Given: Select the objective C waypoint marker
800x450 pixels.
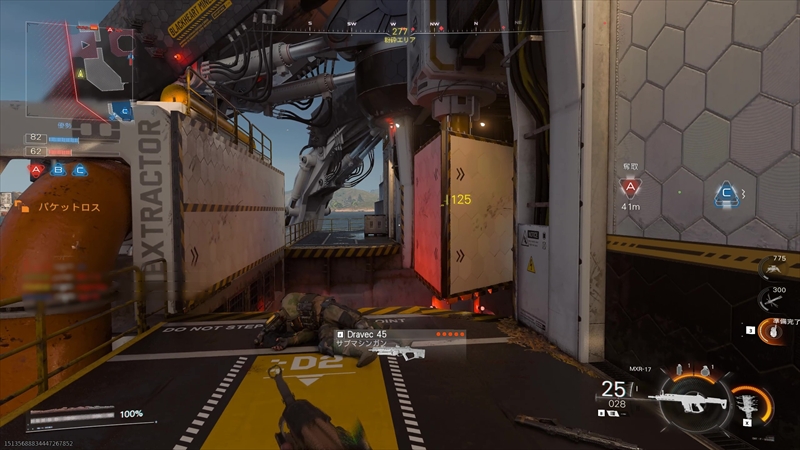Looking at the screenshot, I should [x=726, y=194].
